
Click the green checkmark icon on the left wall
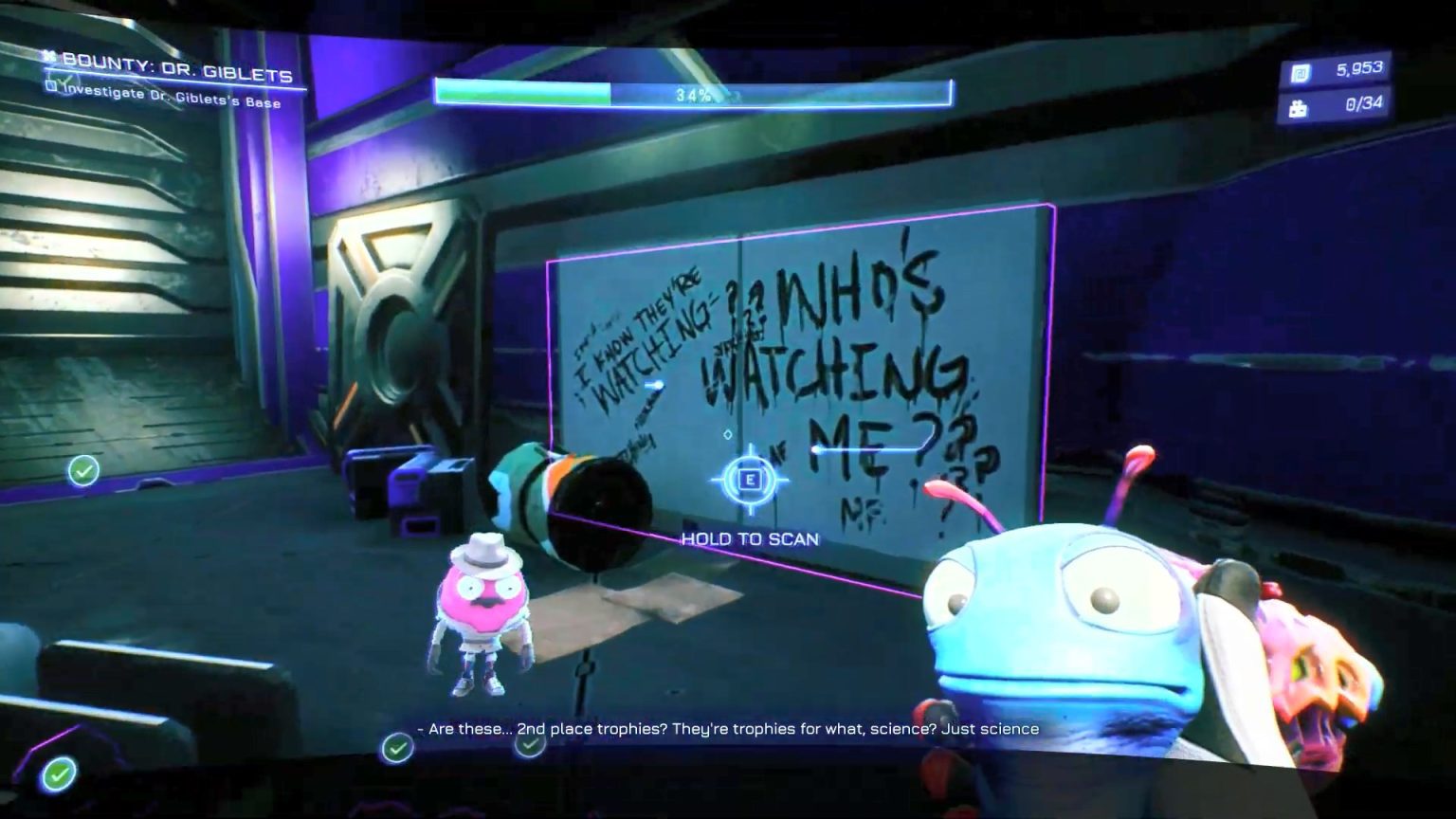(x=83, y=468)
